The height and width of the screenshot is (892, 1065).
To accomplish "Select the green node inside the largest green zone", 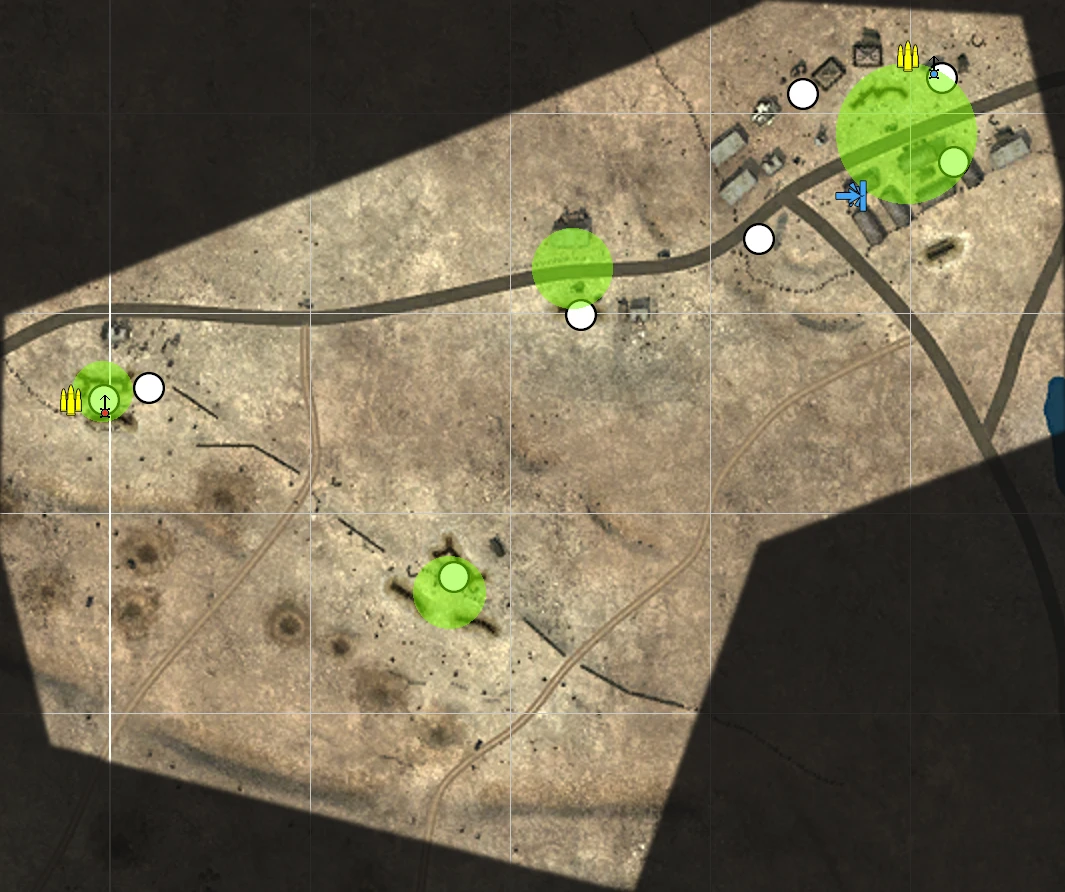I will pyautogui.click(x=954, y=161).
